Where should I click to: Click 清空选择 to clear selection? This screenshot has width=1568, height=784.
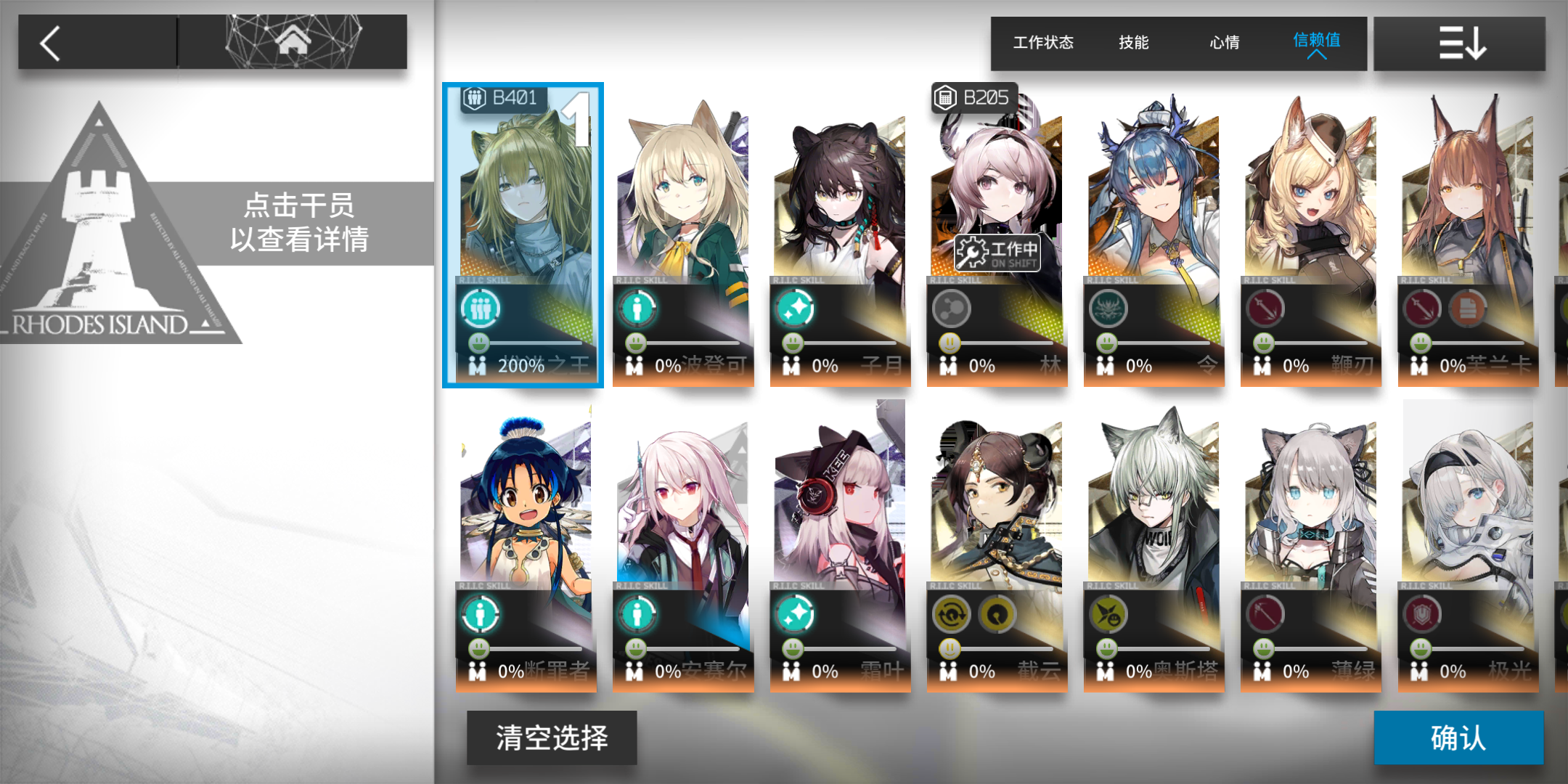552,738
